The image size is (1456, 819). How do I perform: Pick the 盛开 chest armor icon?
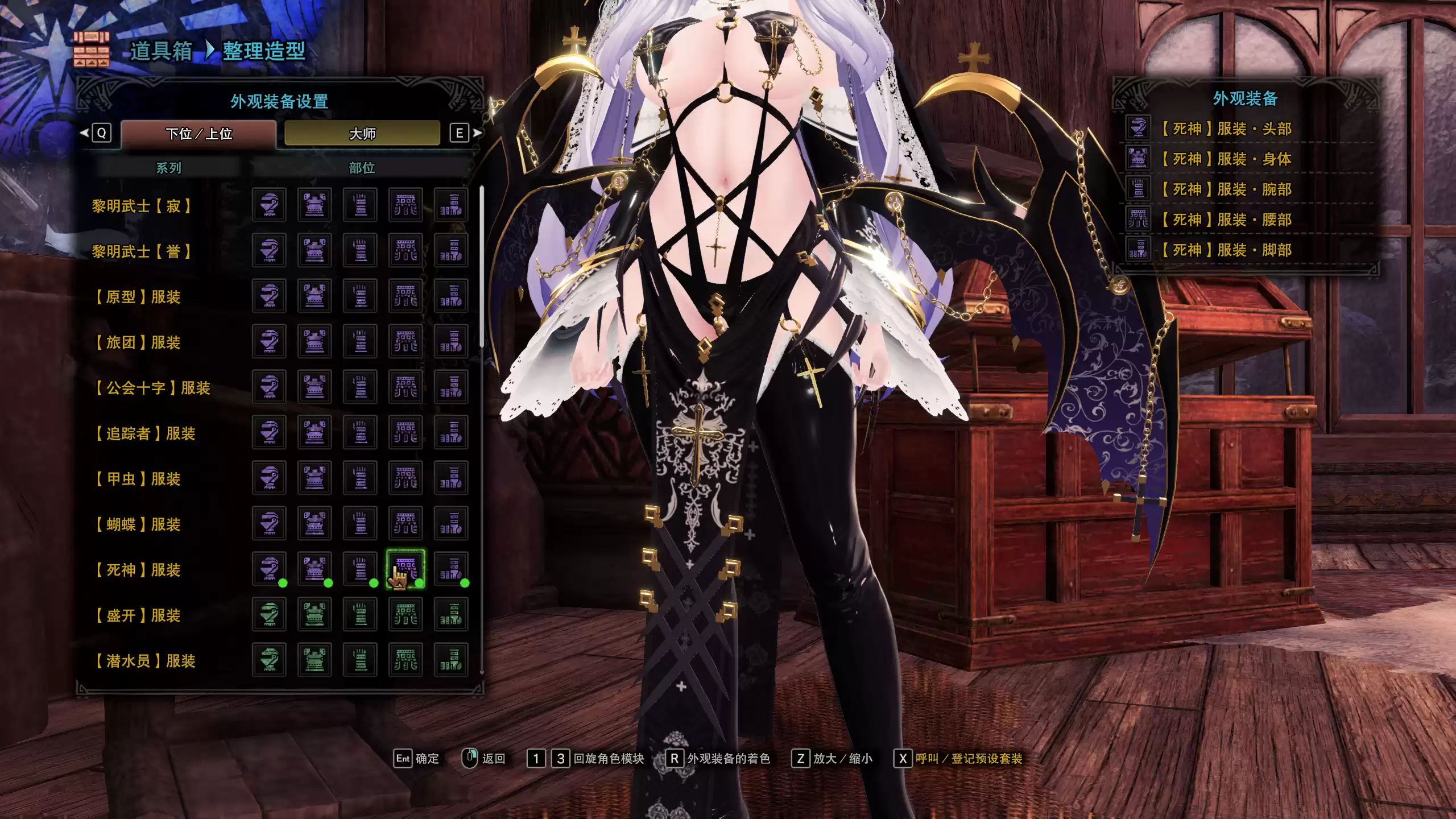(315, 614)
